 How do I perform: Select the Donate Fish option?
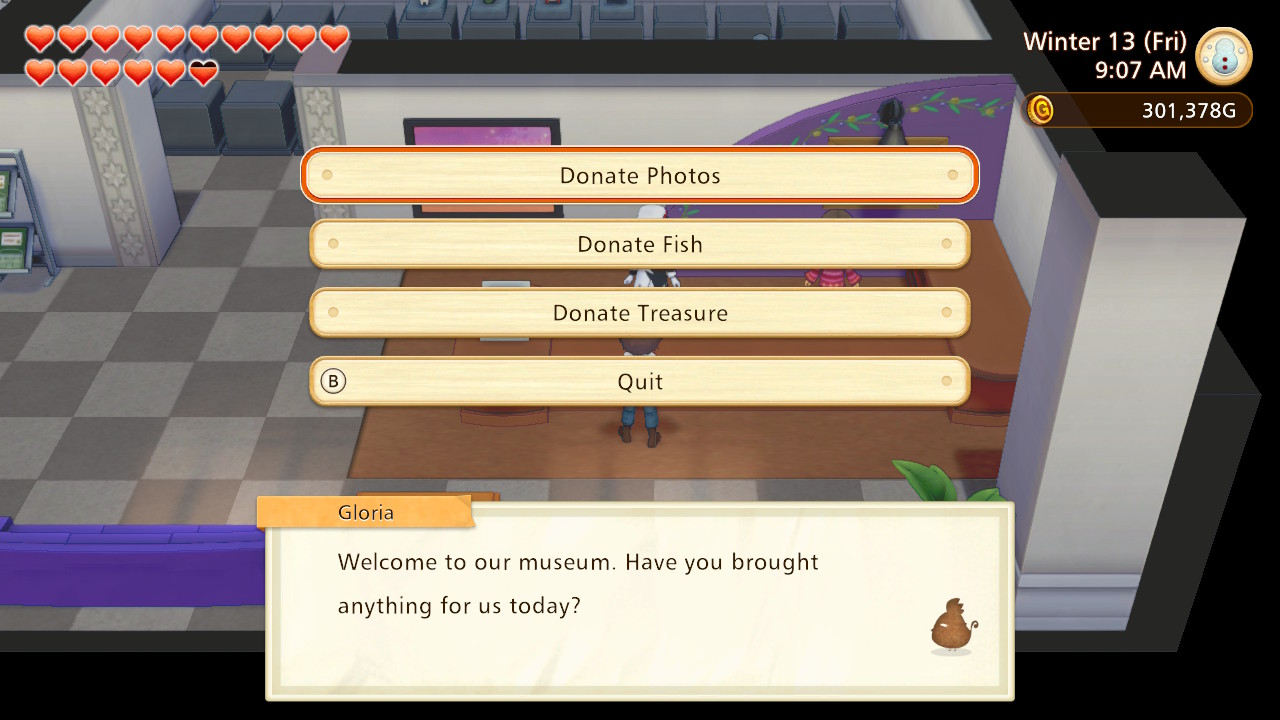coord(640,243)
